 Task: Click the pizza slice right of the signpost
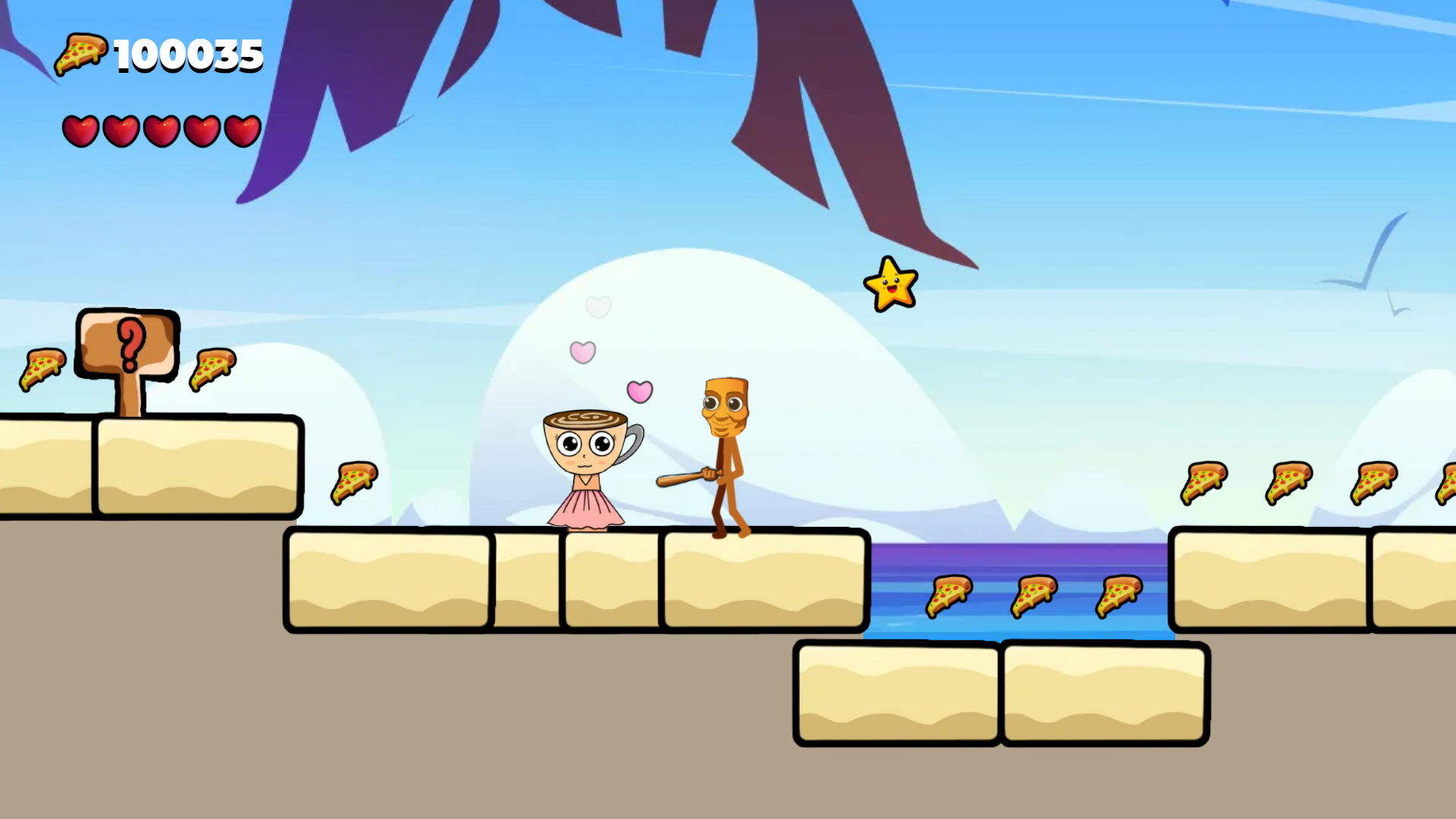(x=212, y=370)
